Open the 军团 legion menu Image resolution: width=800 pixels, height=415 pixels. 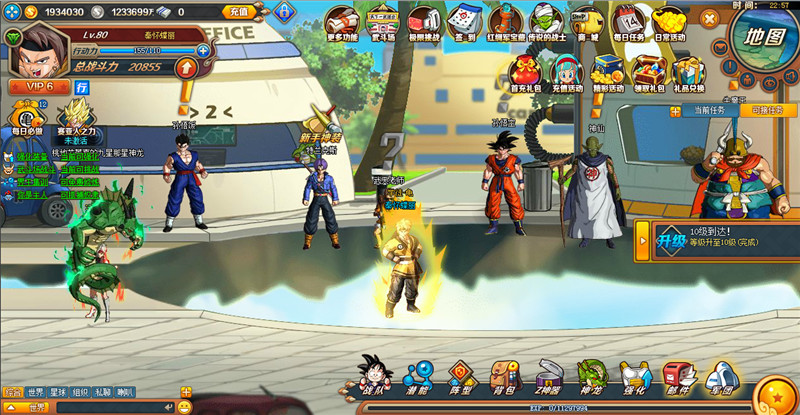[721, 376]
